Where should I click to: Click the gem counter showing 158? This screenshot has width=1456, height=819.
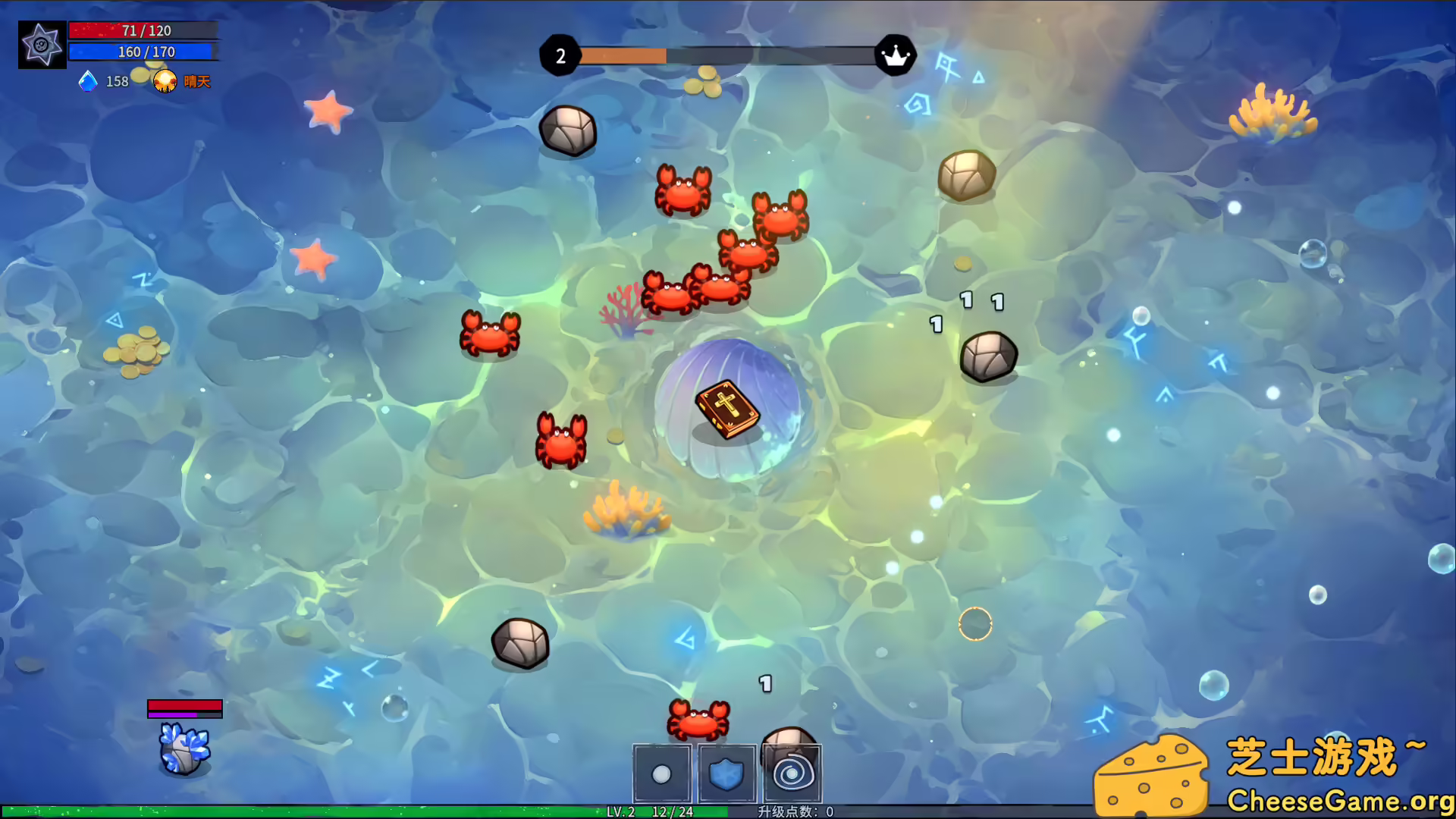tap(118, 80)
